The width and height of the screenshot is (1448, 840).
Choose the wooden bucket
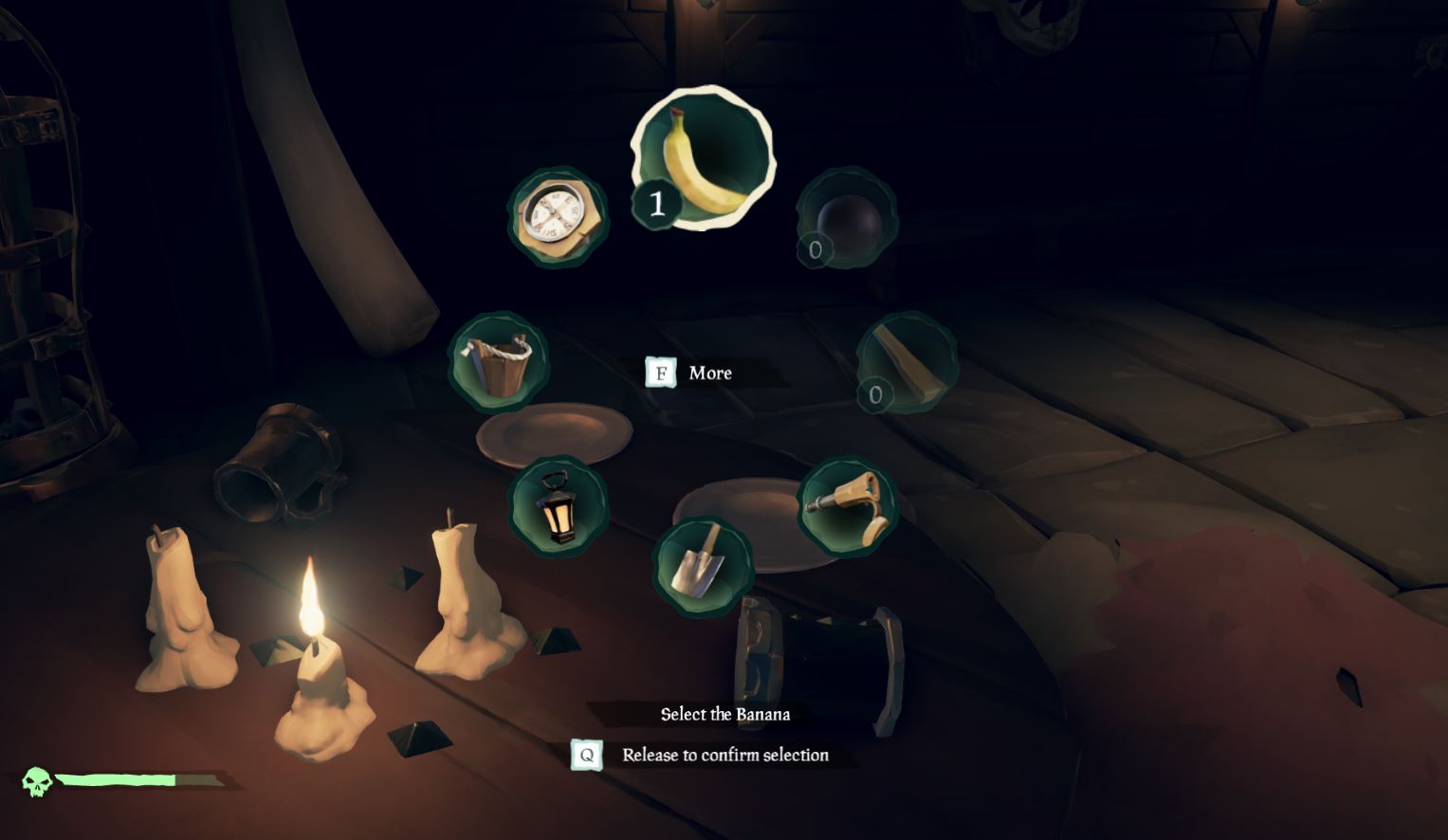499,362
